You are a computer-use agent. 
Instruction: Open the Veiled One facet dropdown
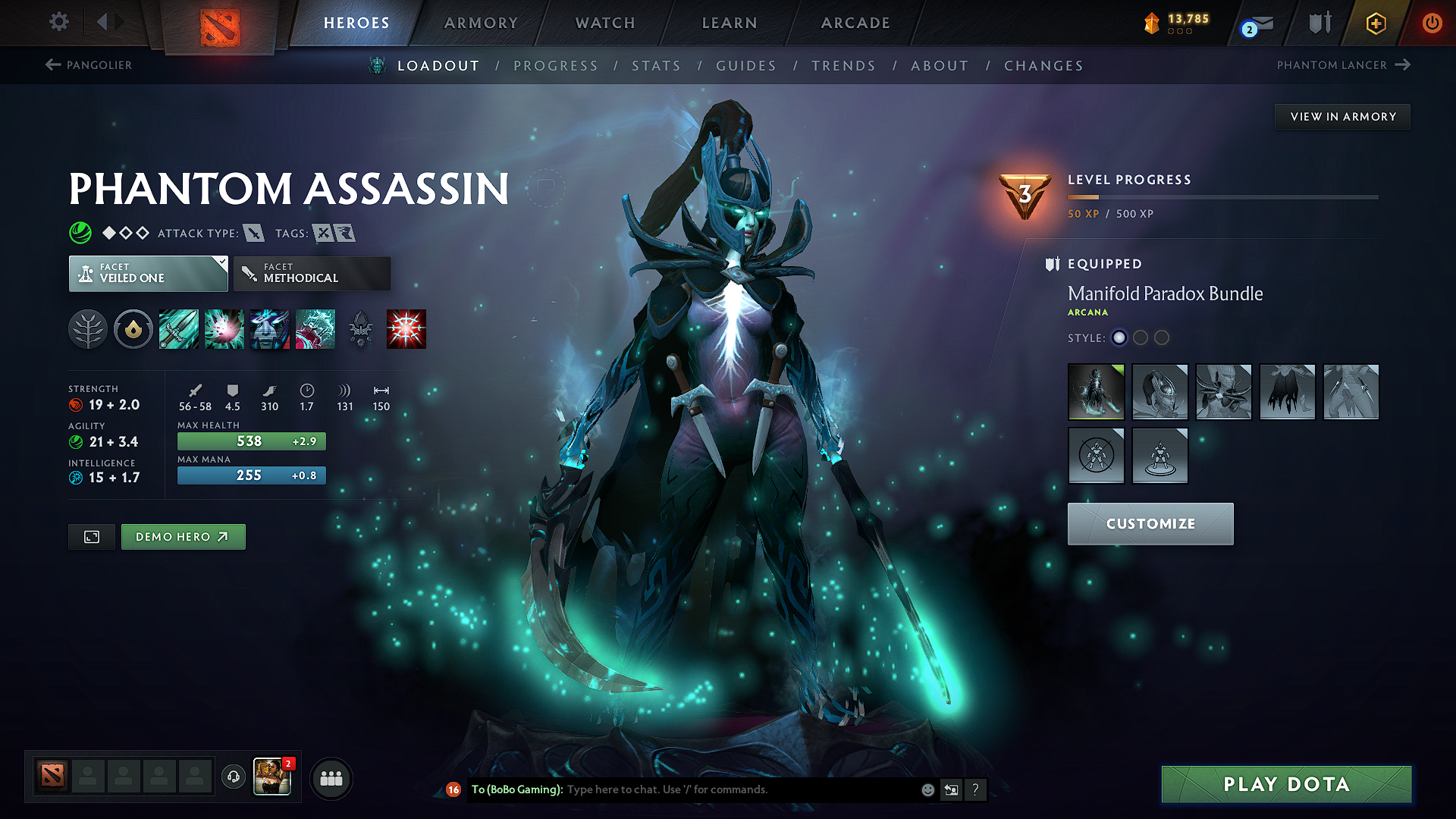click(148, 273)
